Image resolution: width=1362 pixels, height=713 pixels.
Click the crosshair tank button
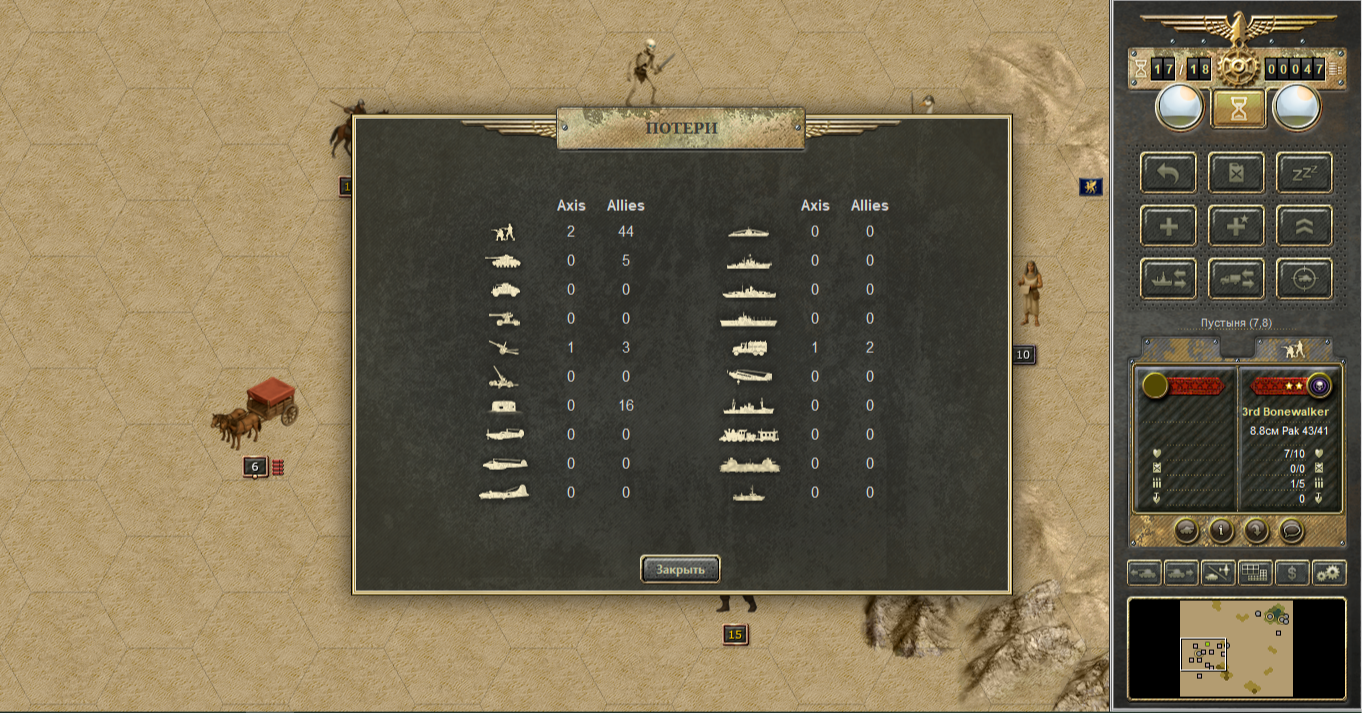(1304, 279)
